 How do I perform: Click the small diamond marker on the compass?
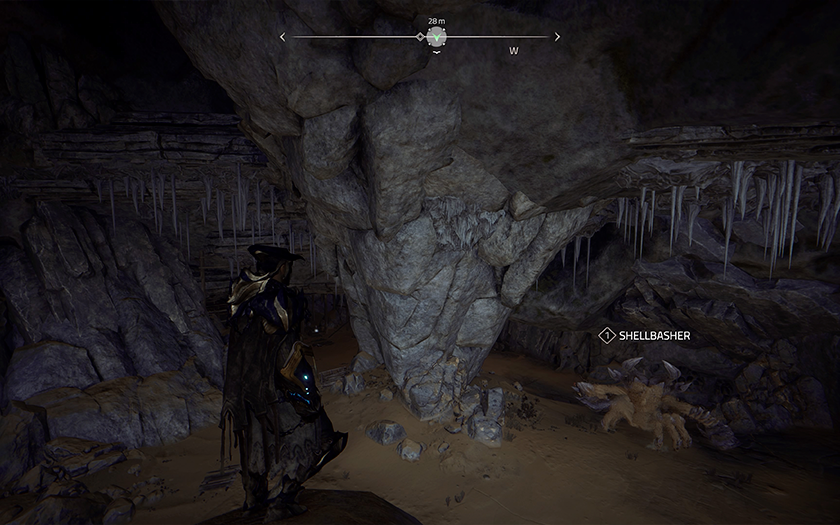click(x=420, y=37)
